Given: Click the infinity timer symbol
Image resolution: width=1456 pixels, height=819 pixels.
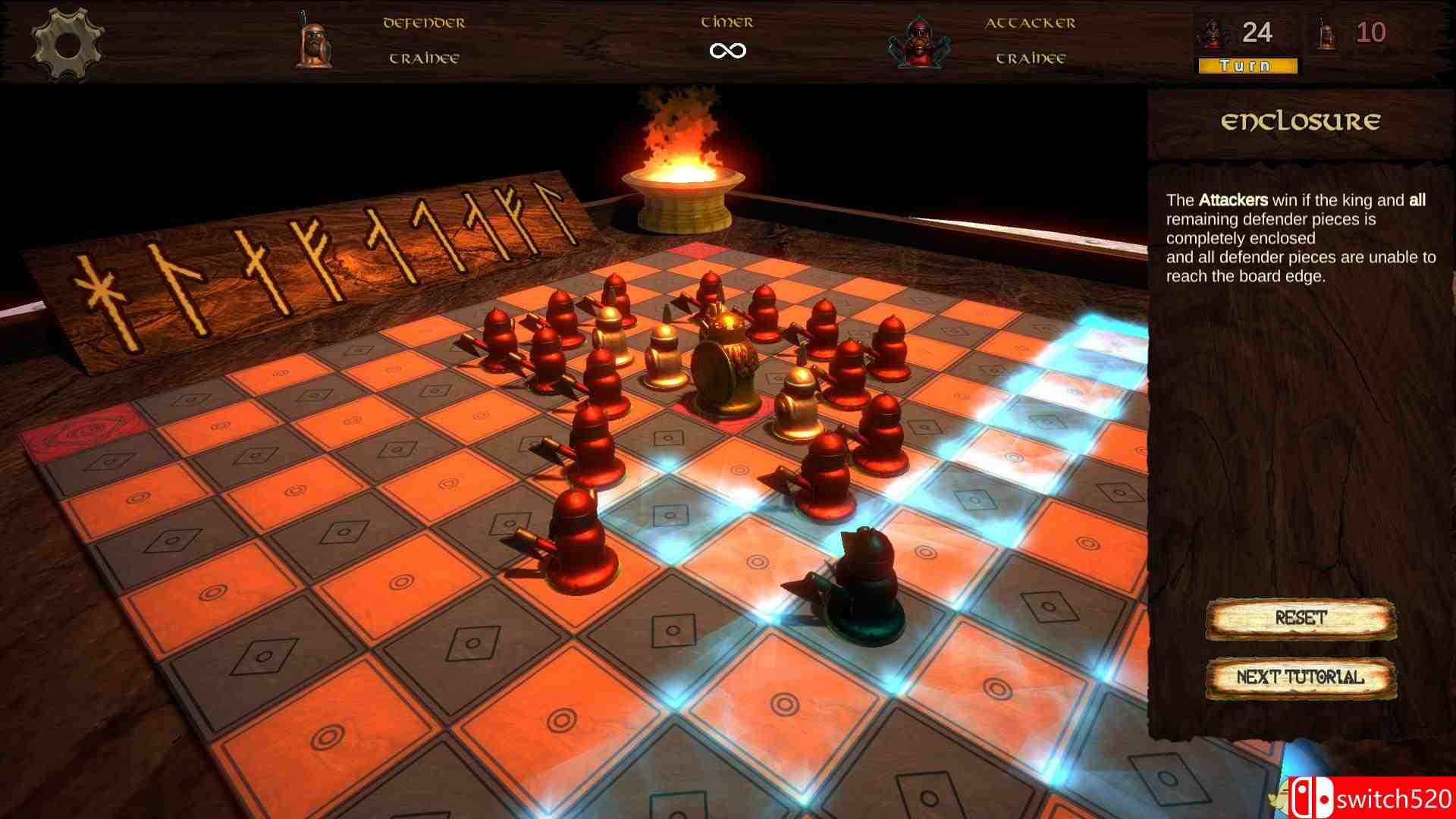Looking at the screenshot, I should click(726, 49).
